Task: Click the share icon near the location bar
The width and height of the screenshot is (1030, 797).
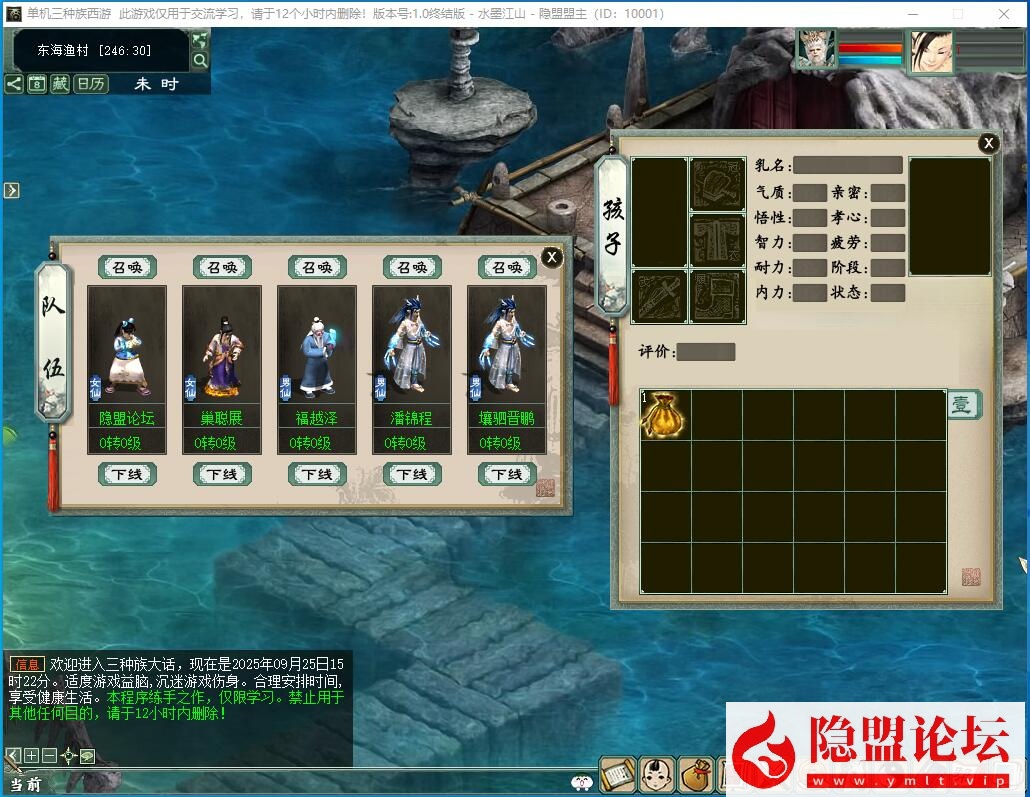Action: [x=14, y=84]
